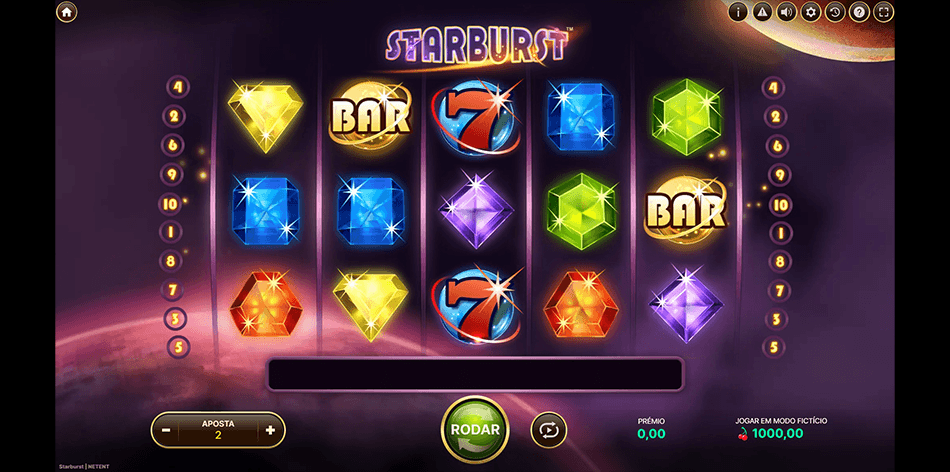Screen dimensions: 950x472
Task: Open the autoplay spin options
Action: [548, 430]
